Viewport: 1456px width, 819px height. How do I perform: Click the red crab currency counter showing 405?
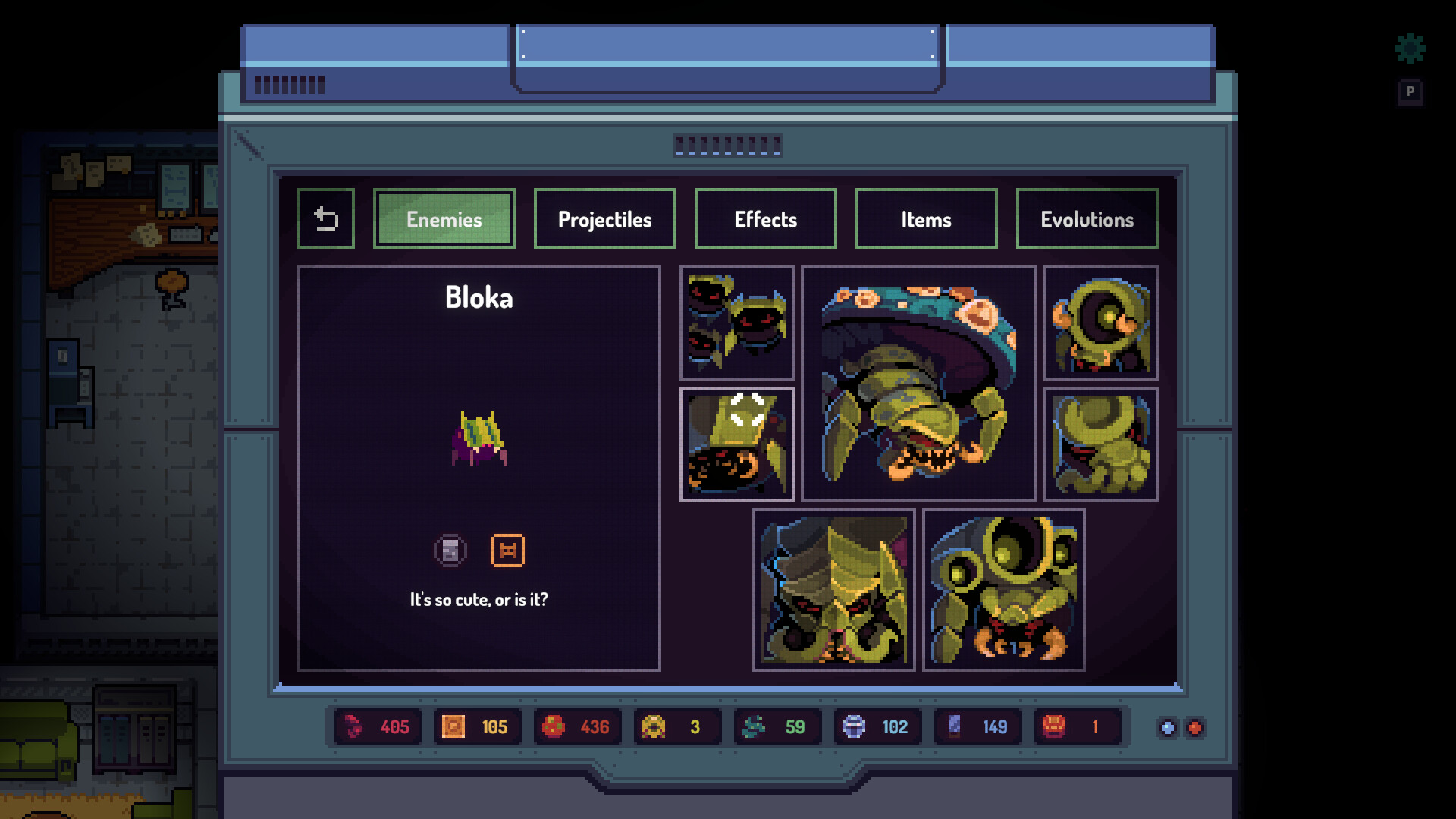pyautogui.click(x=377, y=726)
